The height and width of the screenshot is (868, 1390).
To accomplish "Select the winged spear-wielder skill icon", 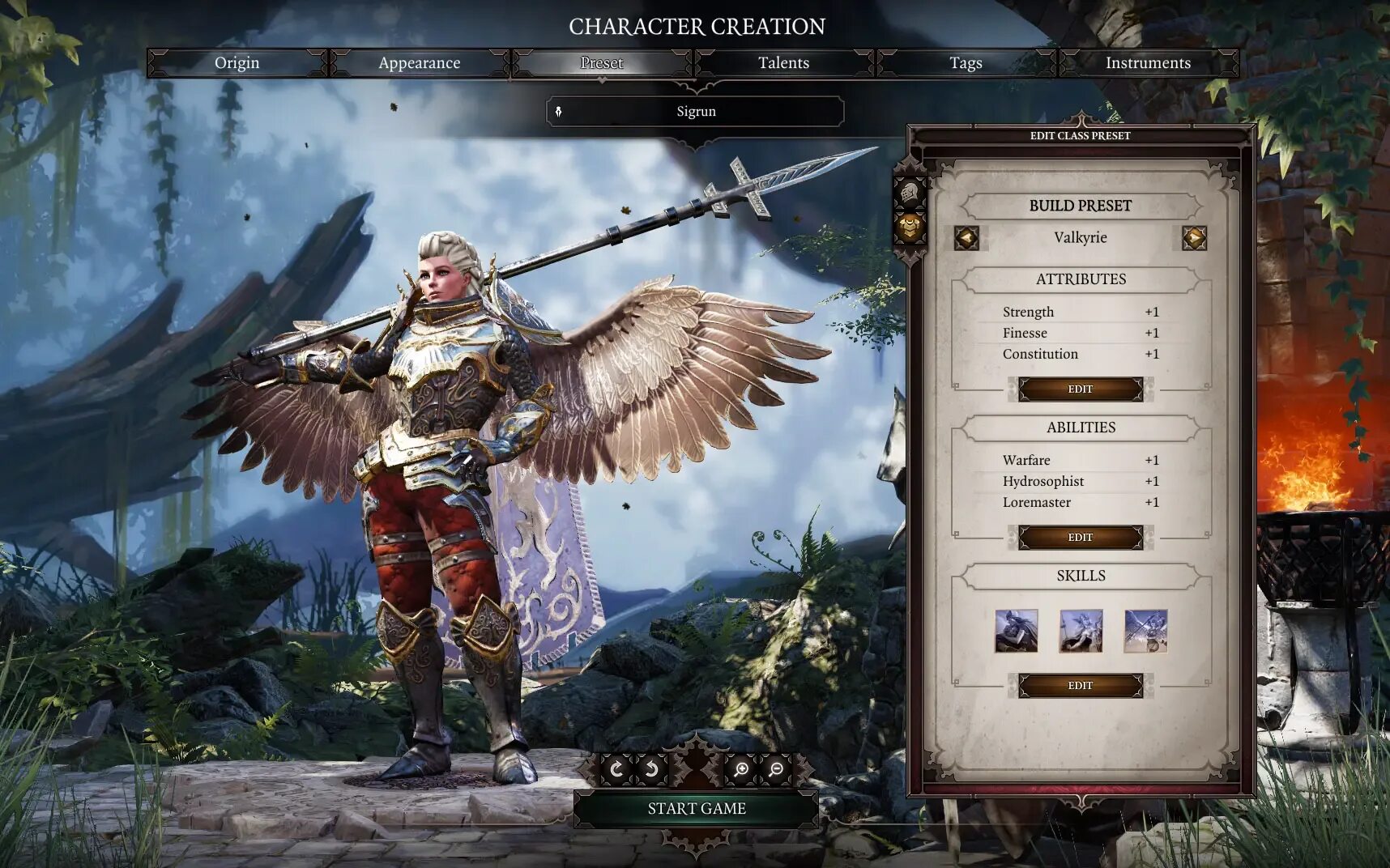I will coord(1145,632).
